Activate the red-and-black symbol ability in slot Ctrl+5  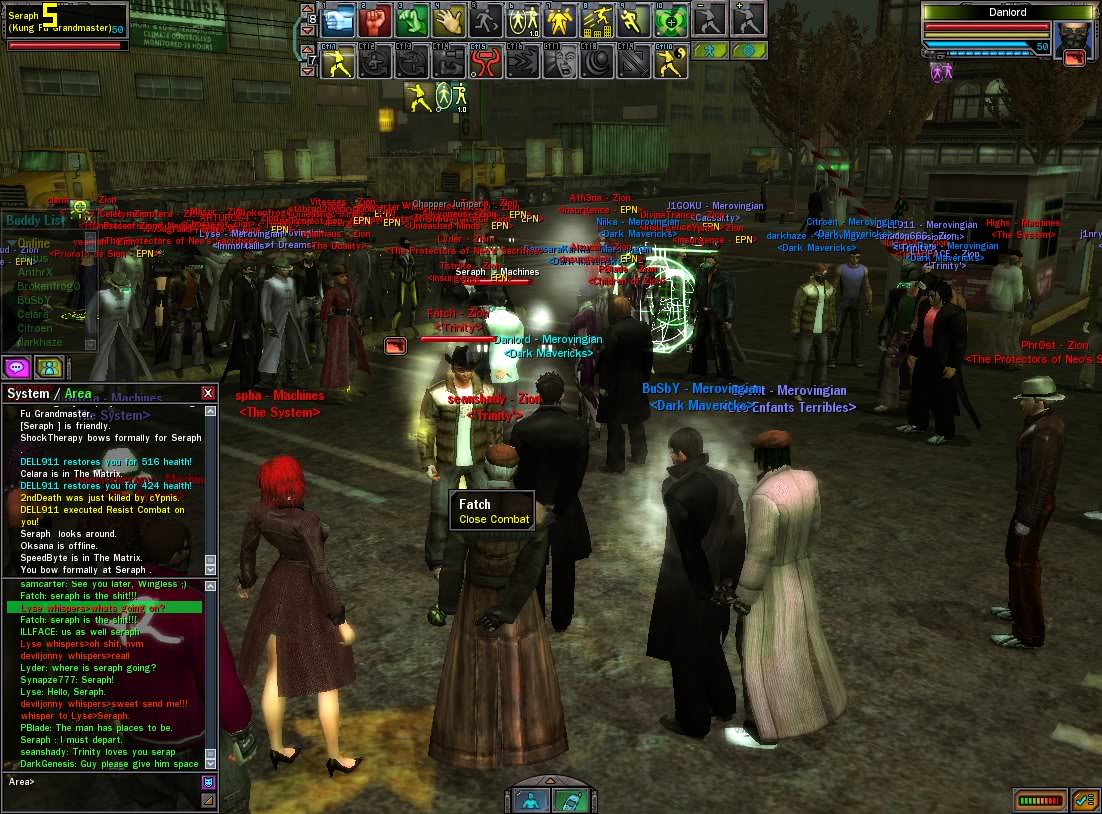coord(486,62)
